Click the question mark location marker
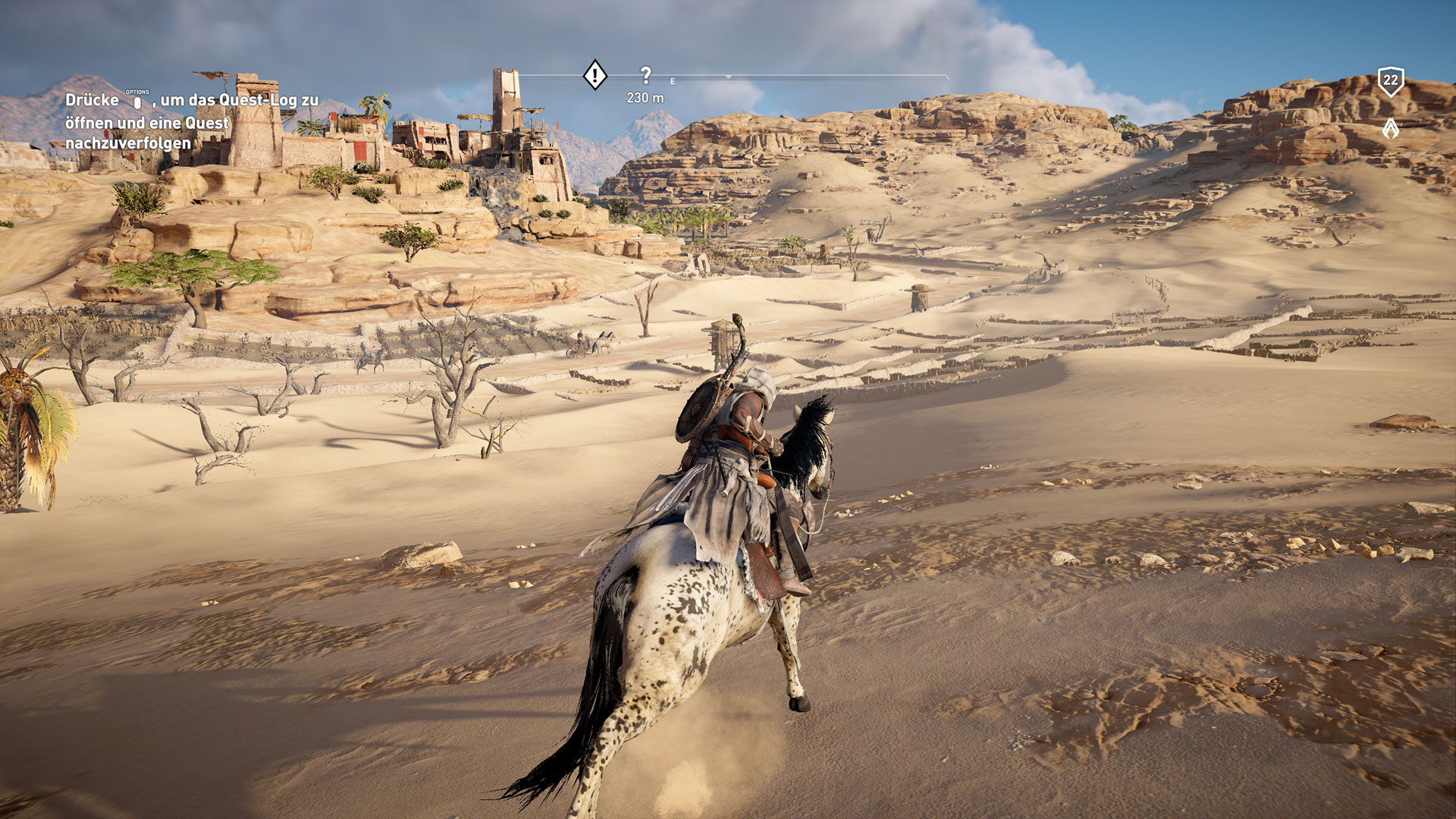Viewport: 1456px width, 819px height. 645,75
